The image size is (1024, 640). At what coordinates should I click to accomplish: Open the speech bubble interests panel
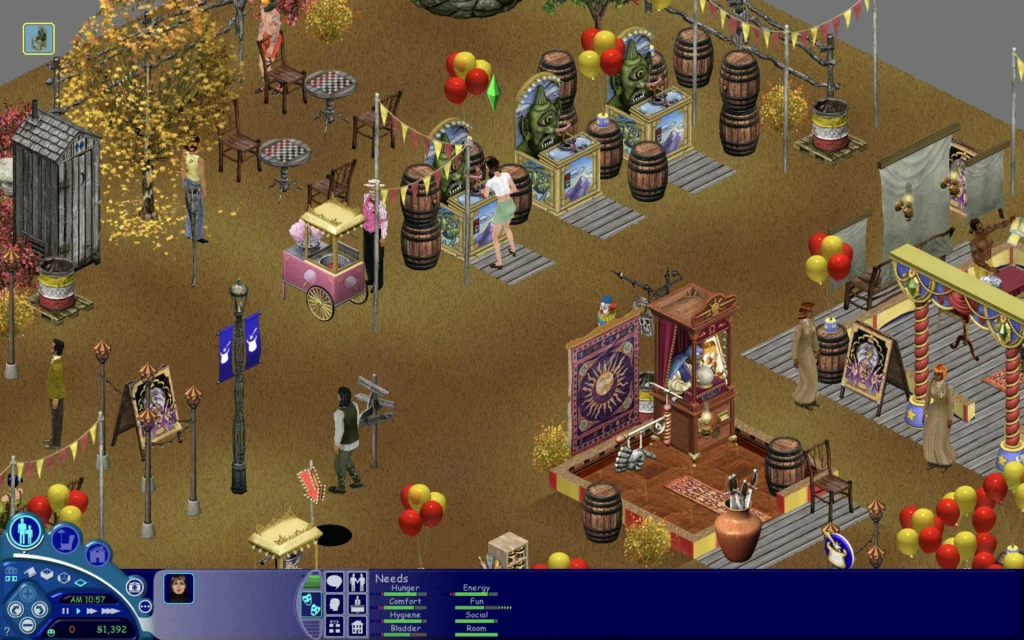tap(335, 582)
